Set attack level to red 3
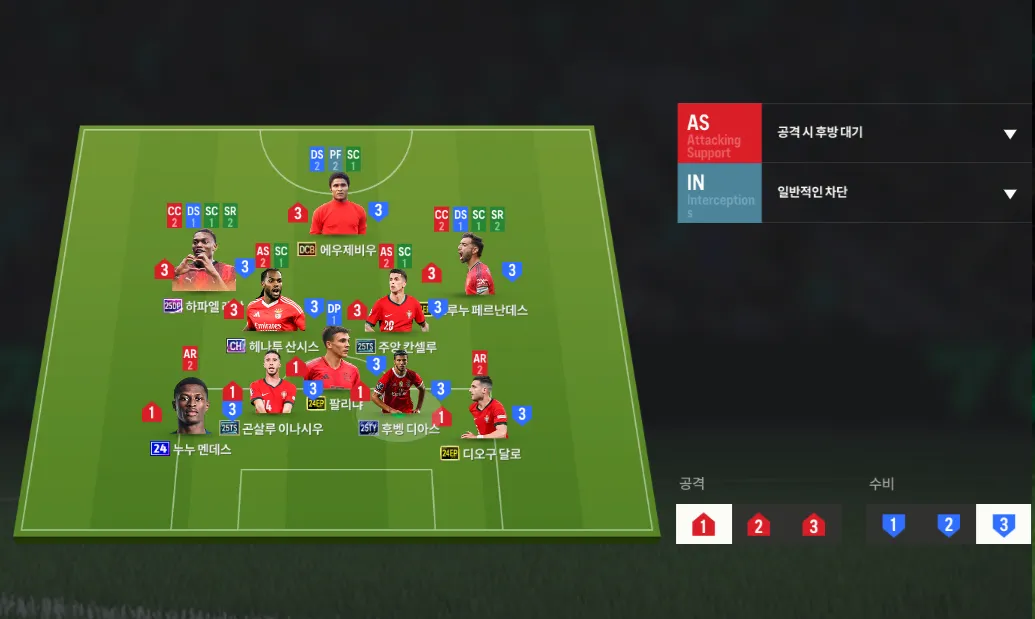1035x619 pixels. 814,524
